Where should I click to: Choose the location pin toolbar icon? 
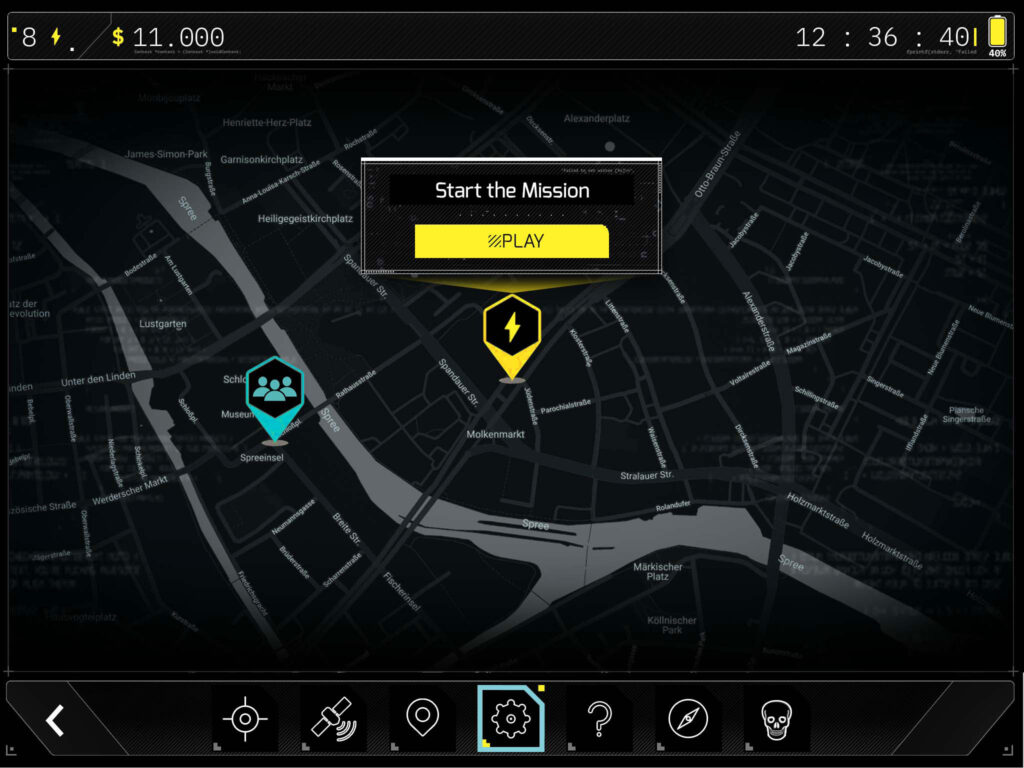tap(422, 718)
